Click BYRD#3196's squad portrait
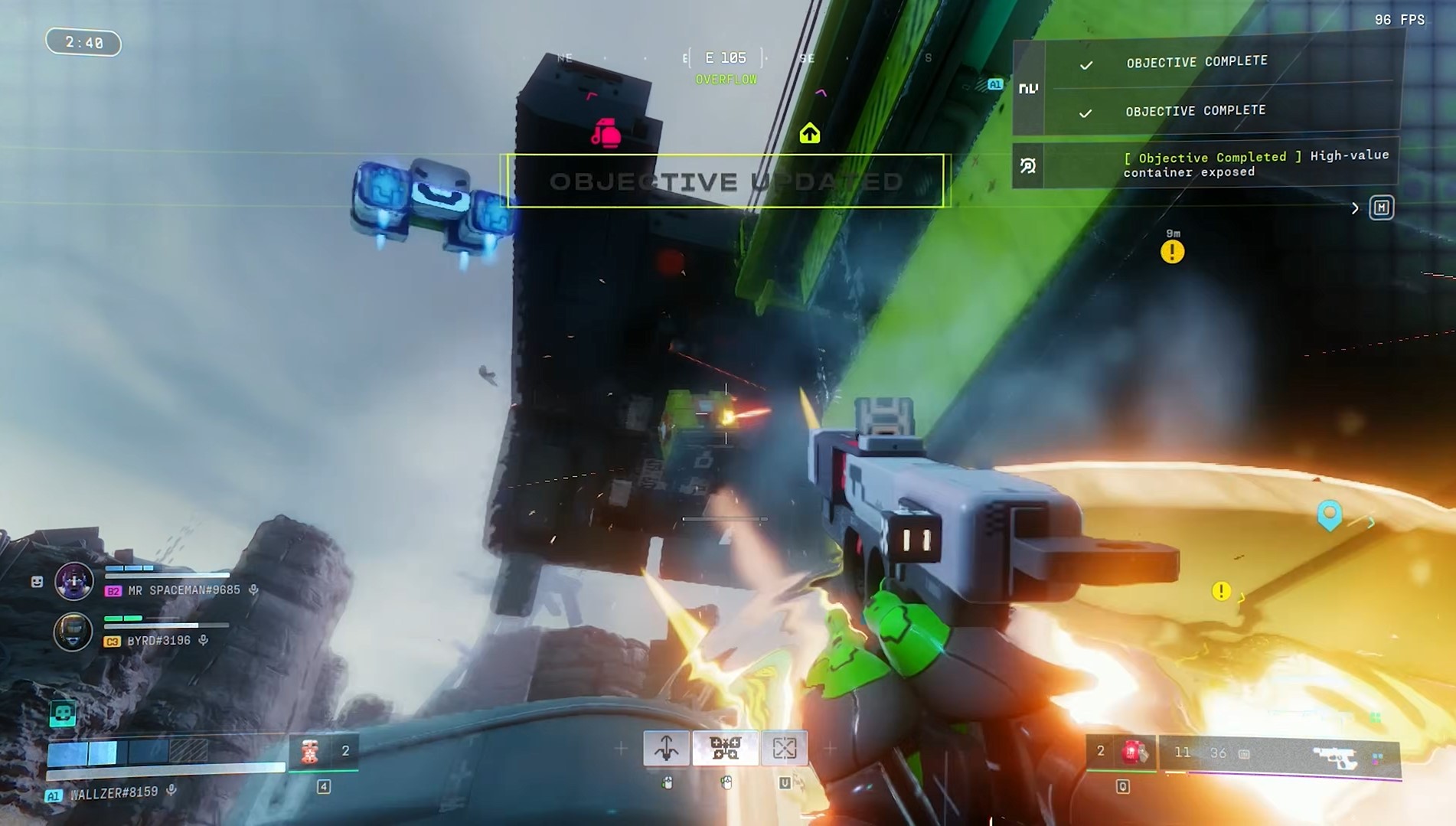Image resolution: width=1456 pixels, height=826 pixels. (73, 632)
